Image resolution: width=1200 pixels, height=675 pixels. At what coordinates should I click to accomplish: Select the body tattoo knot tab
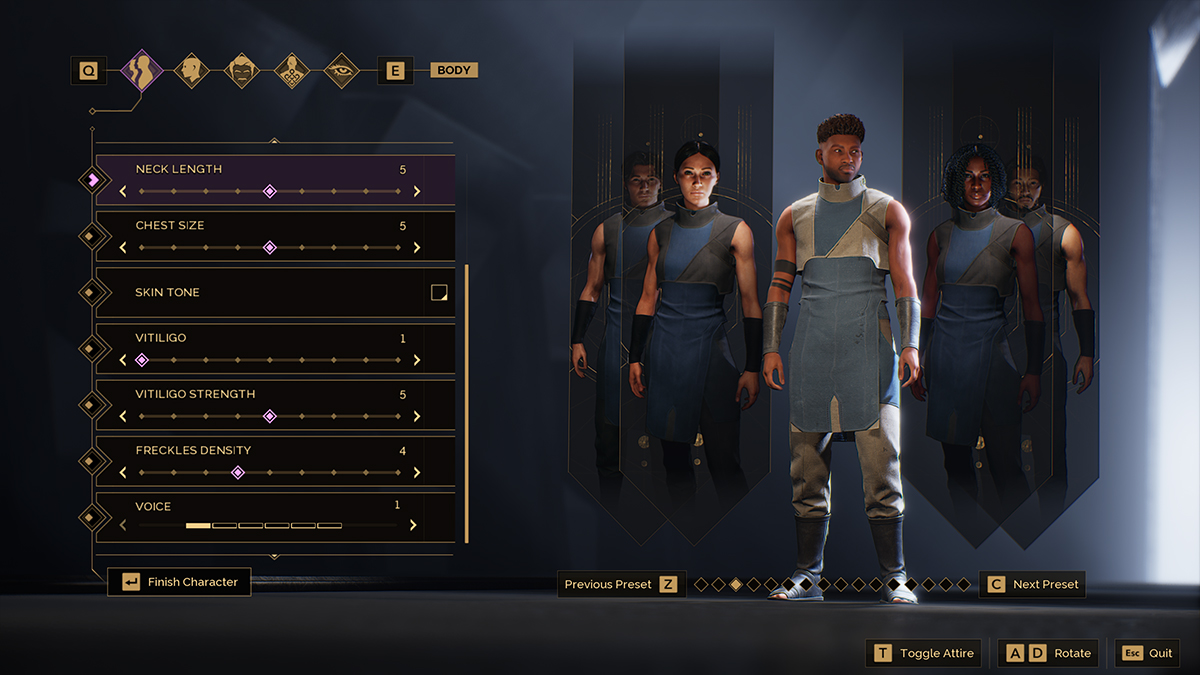pyautogui.click(x=291, y=71)
